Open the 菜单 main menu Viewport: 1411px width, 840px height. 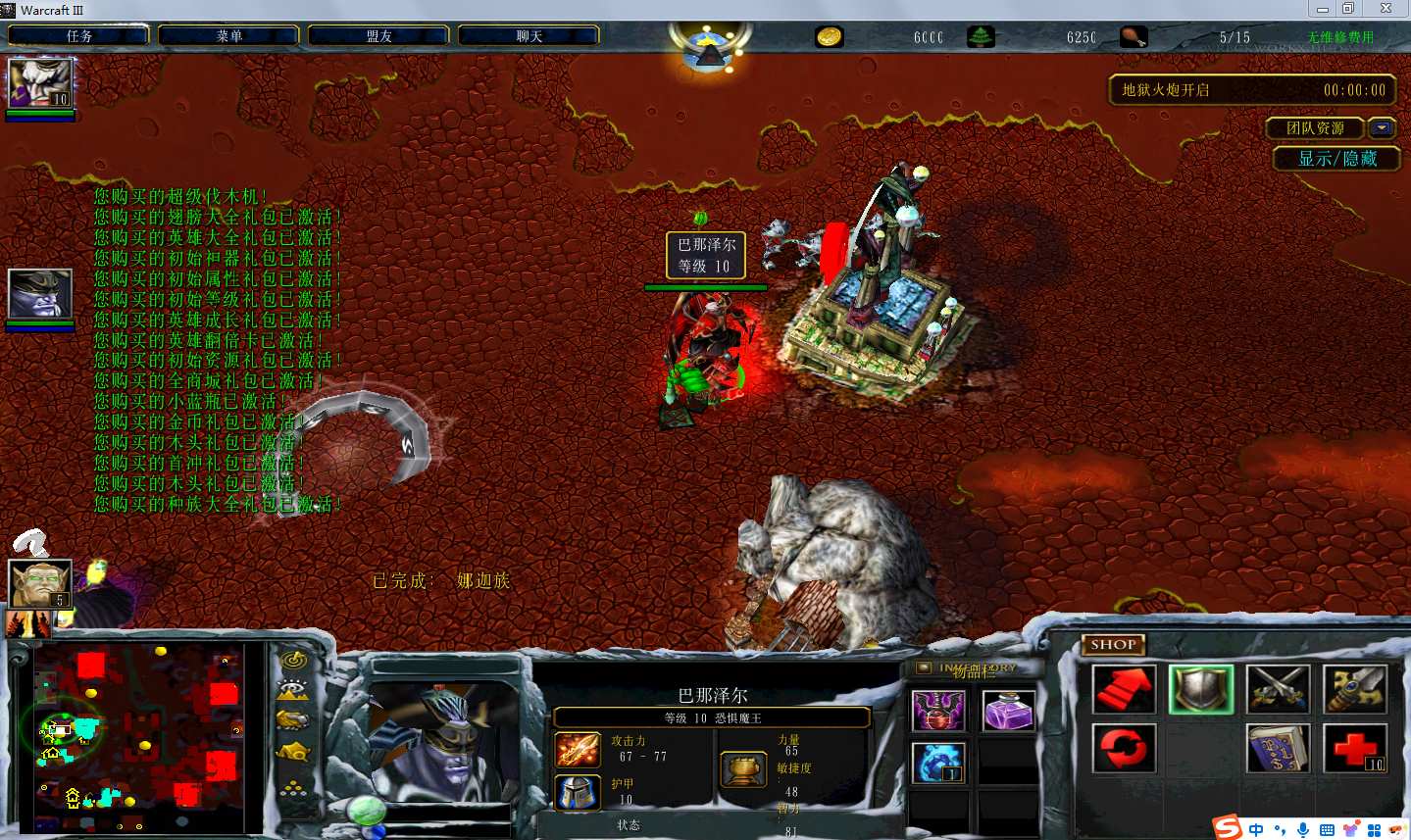tap(229, 36)
